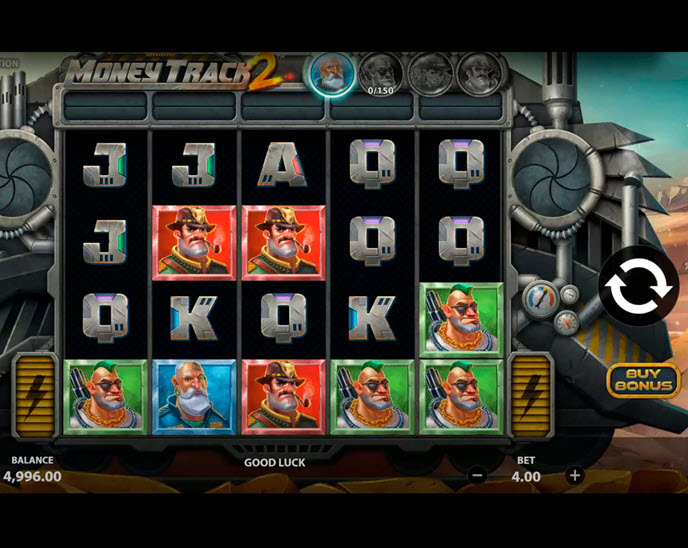The width and height of the screenshot is (688, 548).
Task: Spin the reels with the circular arrows button
Action: point(638,287)
